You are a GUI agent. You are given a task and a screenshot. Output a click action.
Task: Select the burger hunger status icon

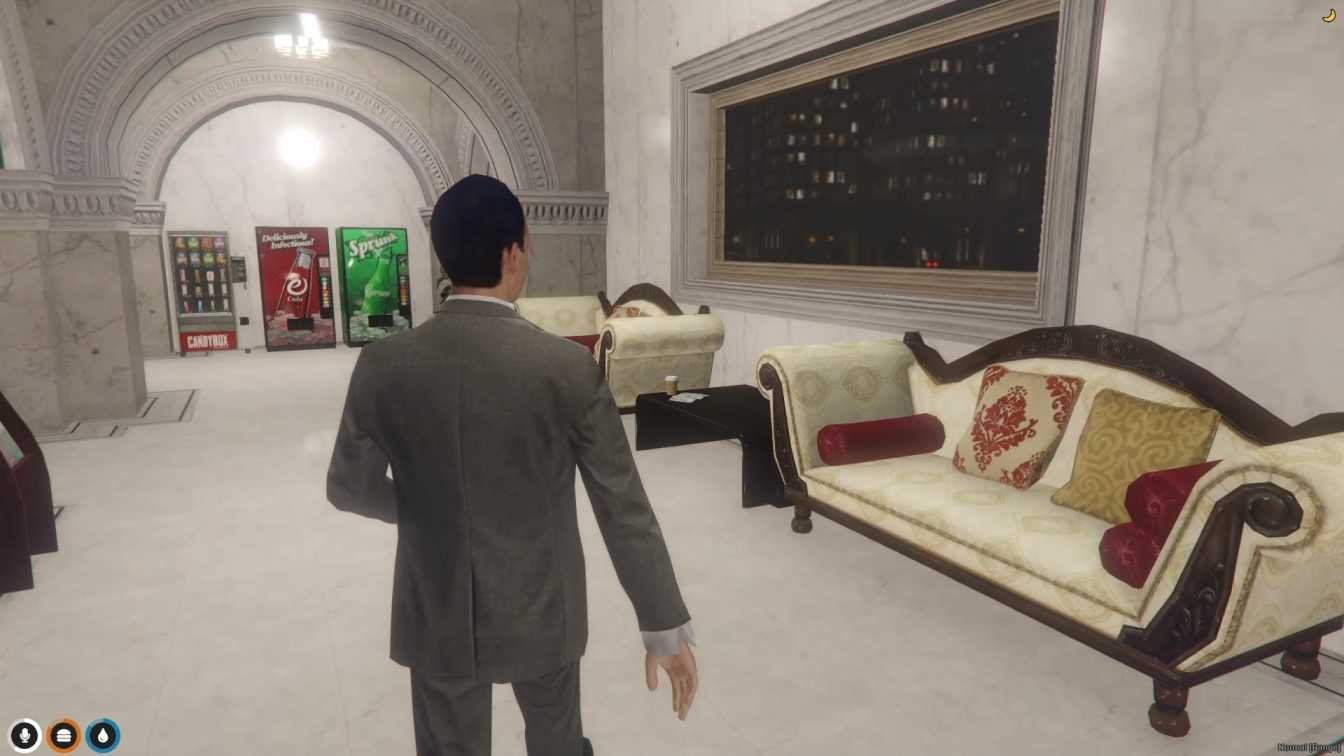coord(64,736)
